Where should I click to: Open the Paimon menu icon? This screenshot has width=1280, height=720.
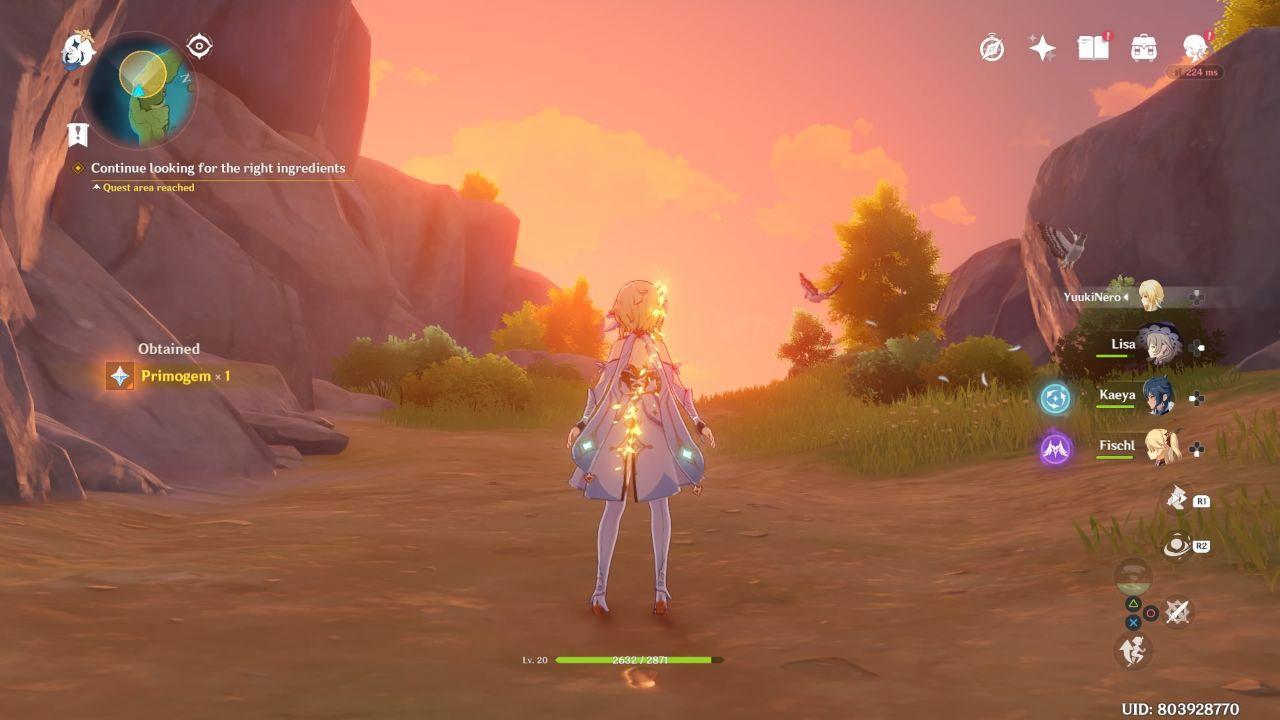pyautogui.click(x=77, y=49)
